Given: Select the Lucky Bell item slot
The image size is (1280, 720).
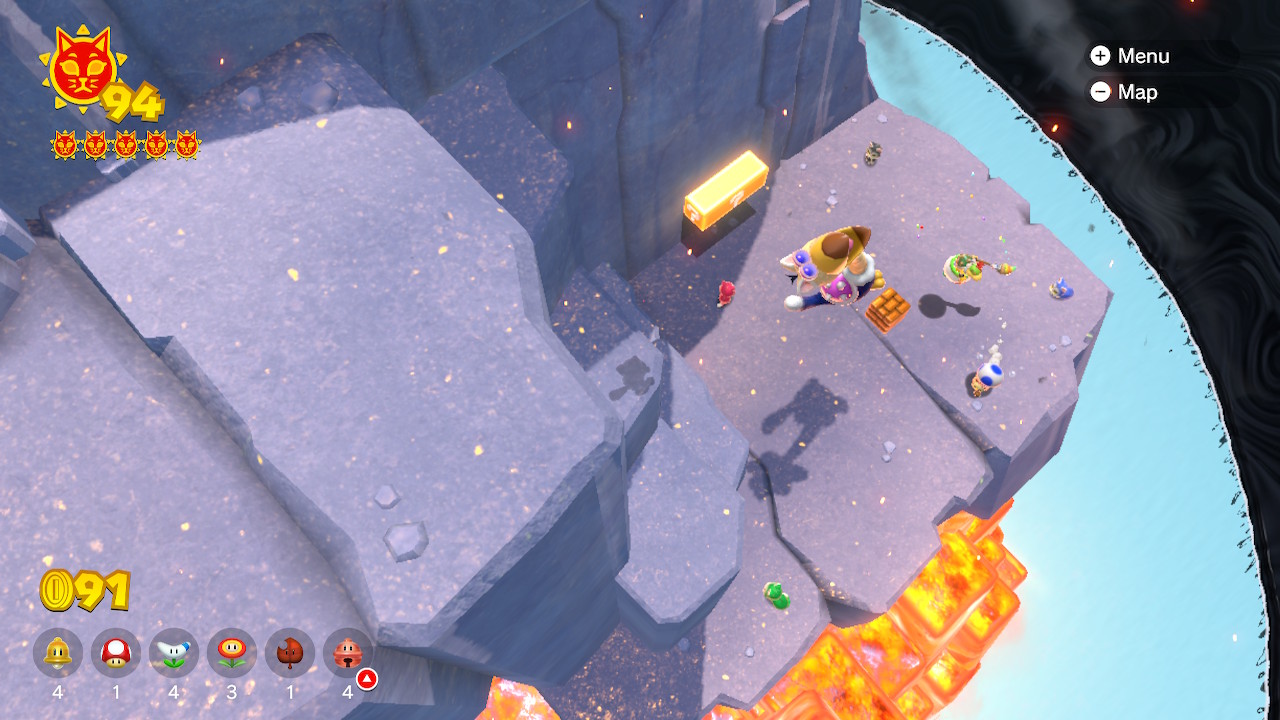Looking at the screenshot, I should pyautogui.click(x=348, y=653).
